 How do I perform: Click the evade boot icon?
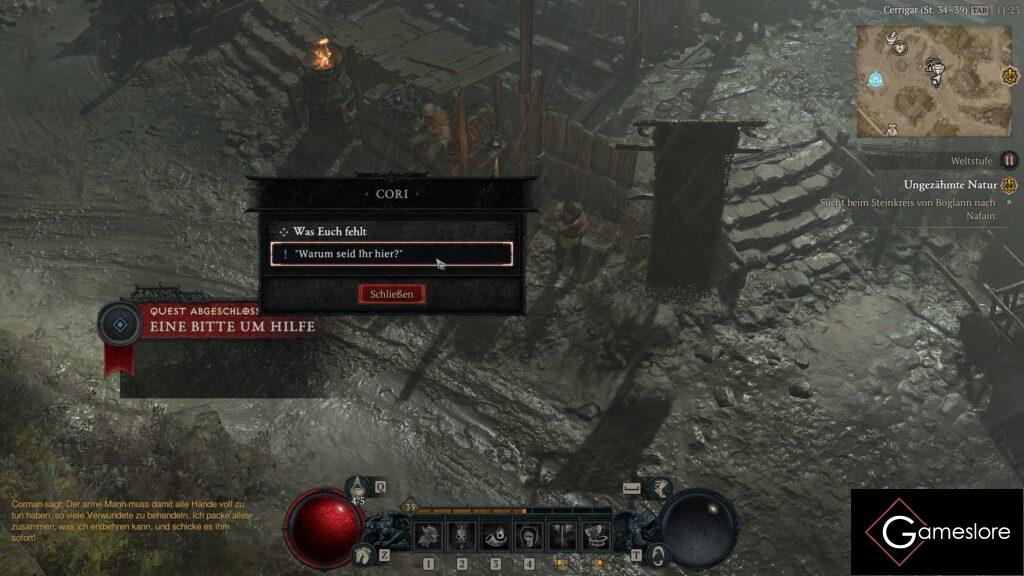point(659,488)
